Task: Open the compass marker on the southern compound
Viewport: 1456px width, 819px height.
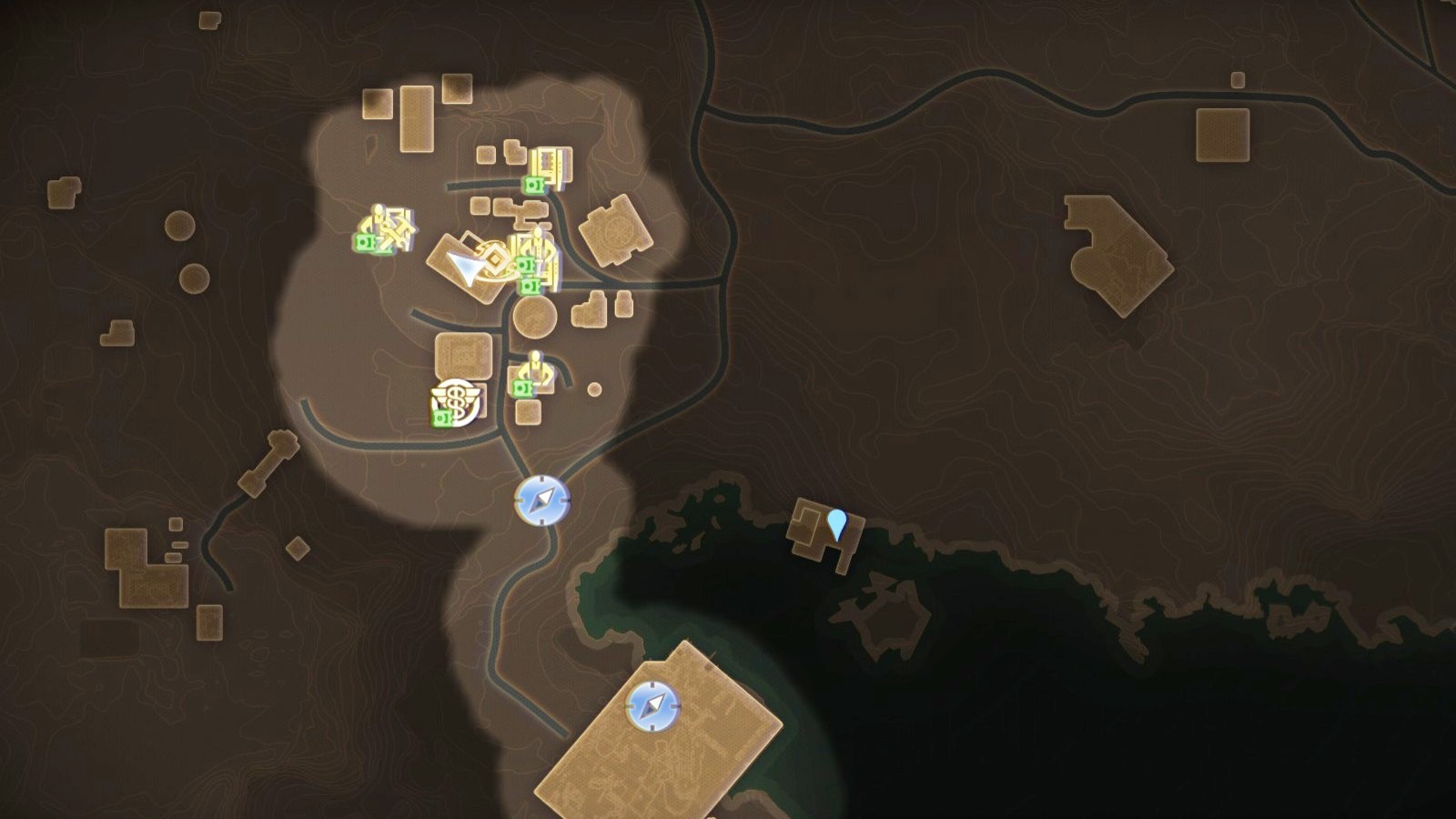Action: click(654, 705)
